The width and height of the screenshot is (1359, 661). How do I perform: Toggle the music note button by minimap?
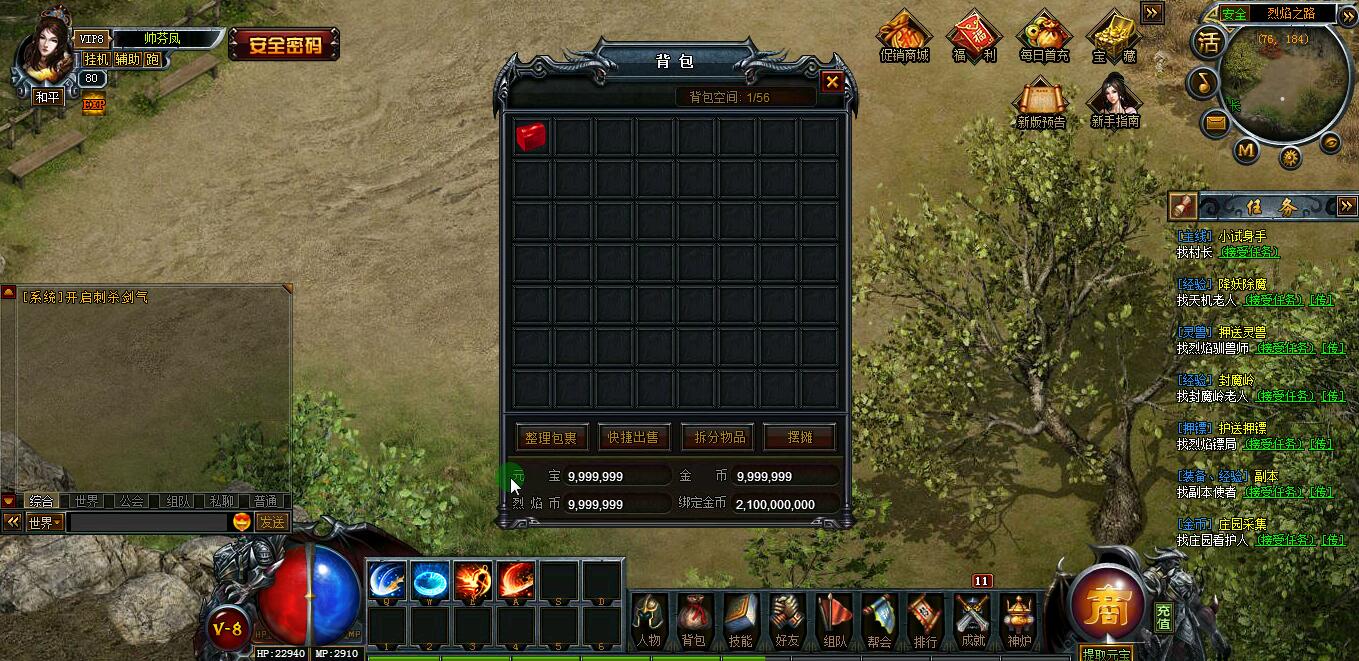click(x=1203, y=82)
